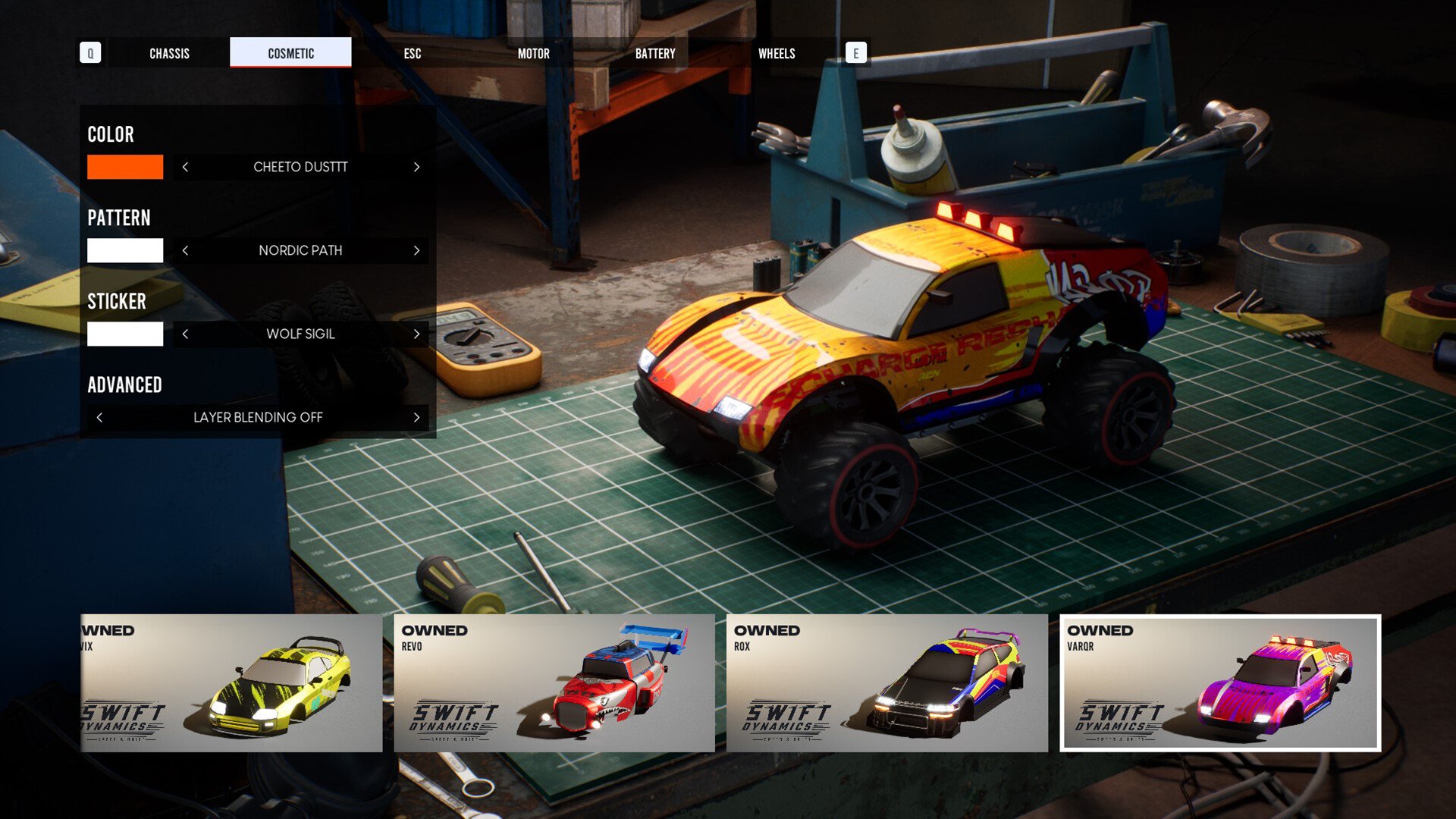Go to the sticker before Wolf Sigil
Image resolution: width=1456 pixels, height=819 pixels.
click(185, 334)
